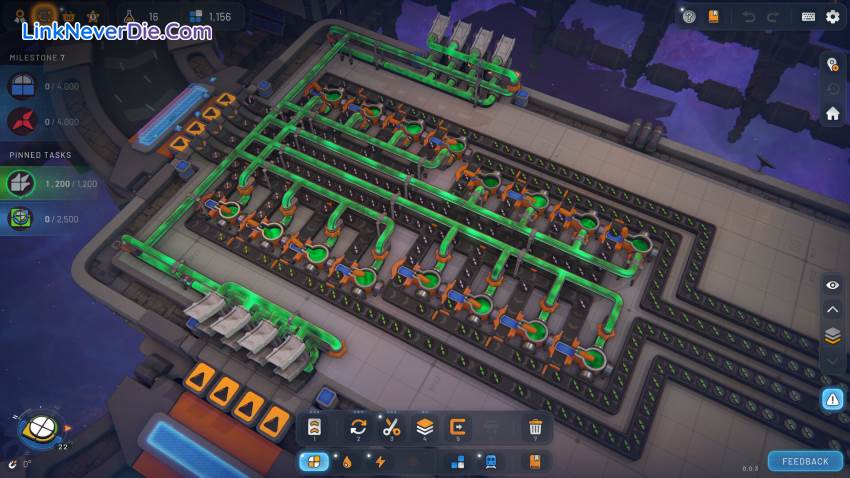Click the home view button
The image size is (850, 478).
click(832, 114)
